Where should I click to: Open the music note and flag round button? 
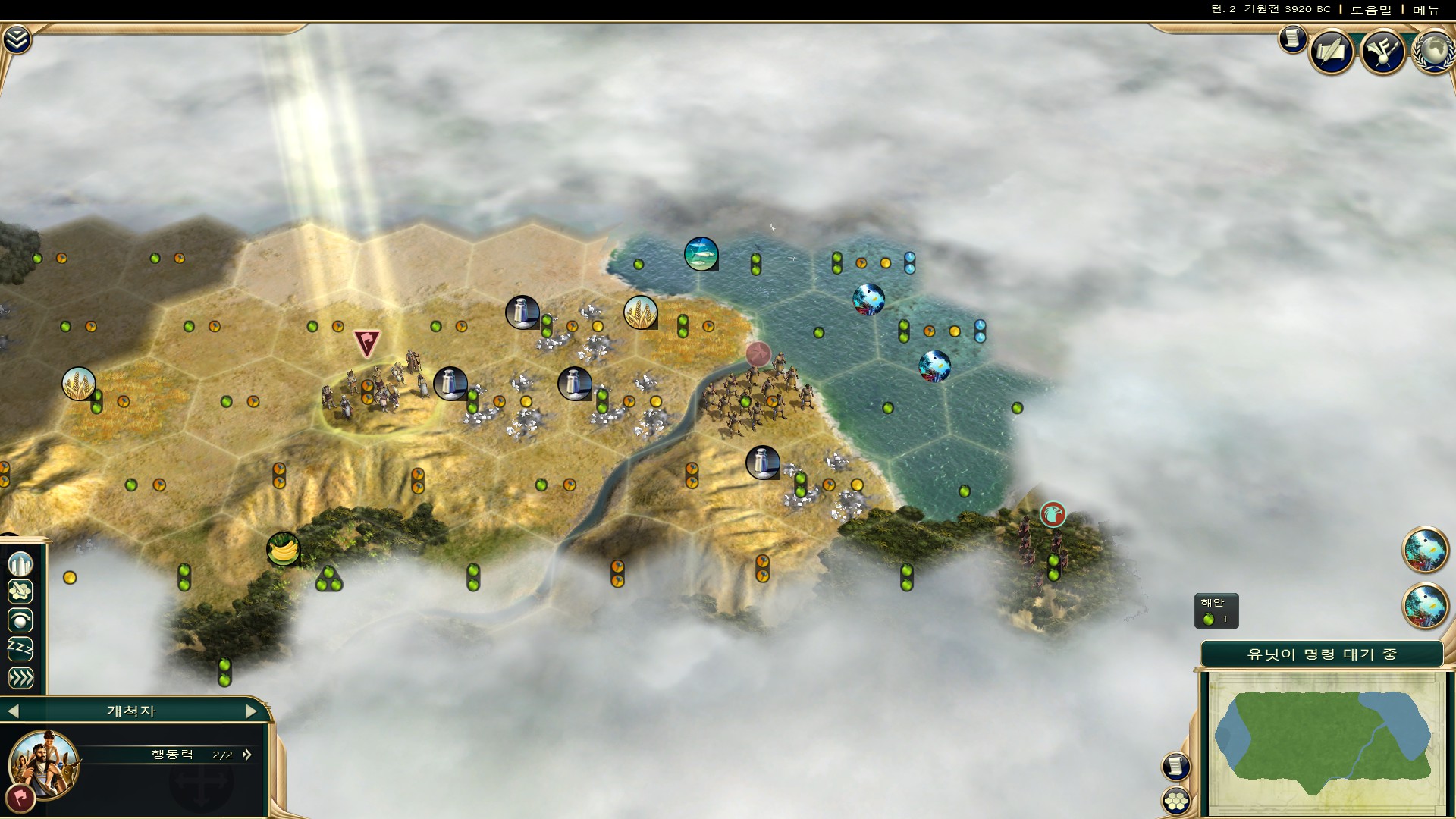pos(1383,52)
